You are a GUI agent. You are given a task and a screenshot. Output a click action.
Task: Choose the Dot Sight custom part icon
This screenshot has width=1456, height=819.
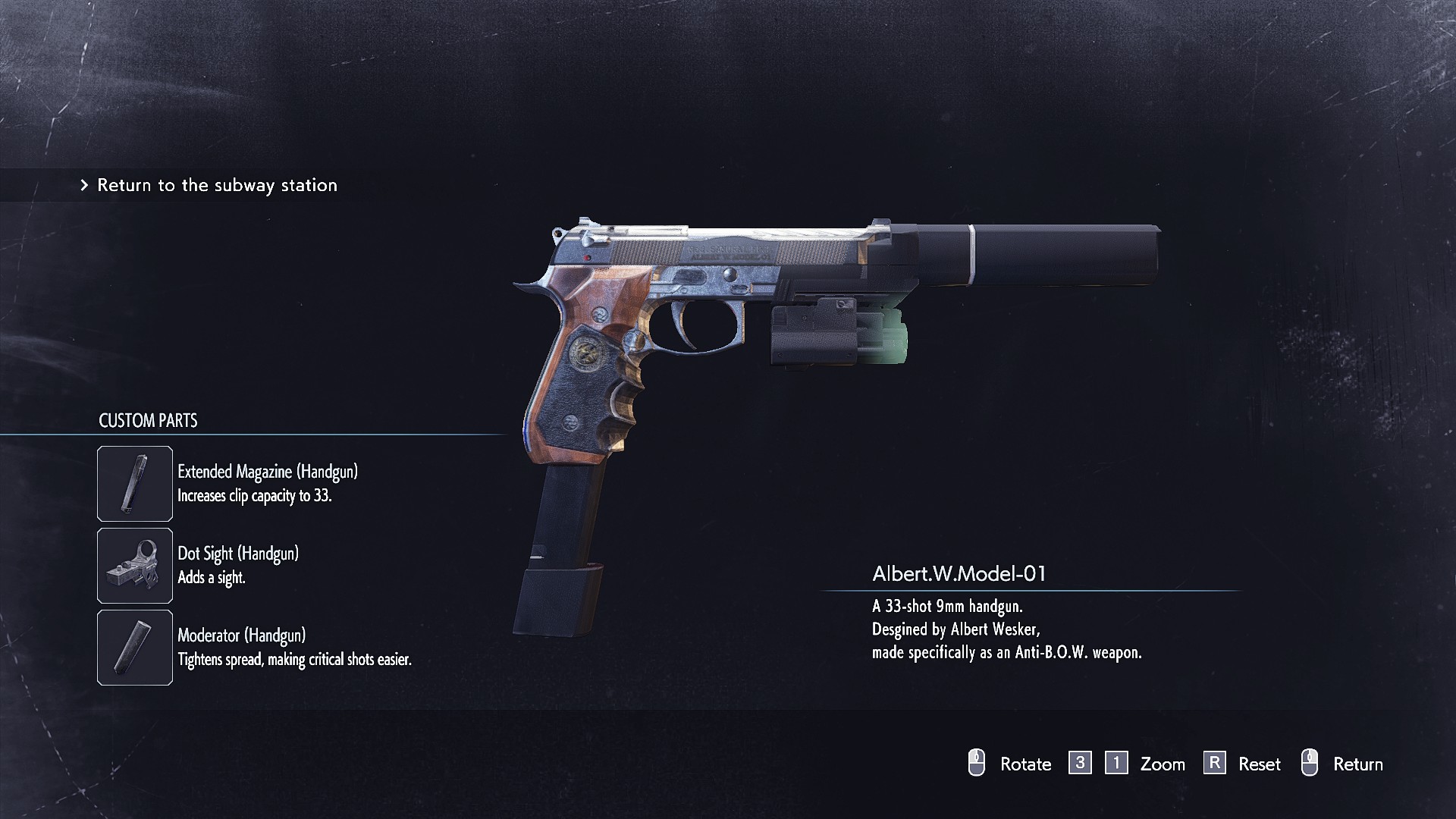[x=135, y=566]
